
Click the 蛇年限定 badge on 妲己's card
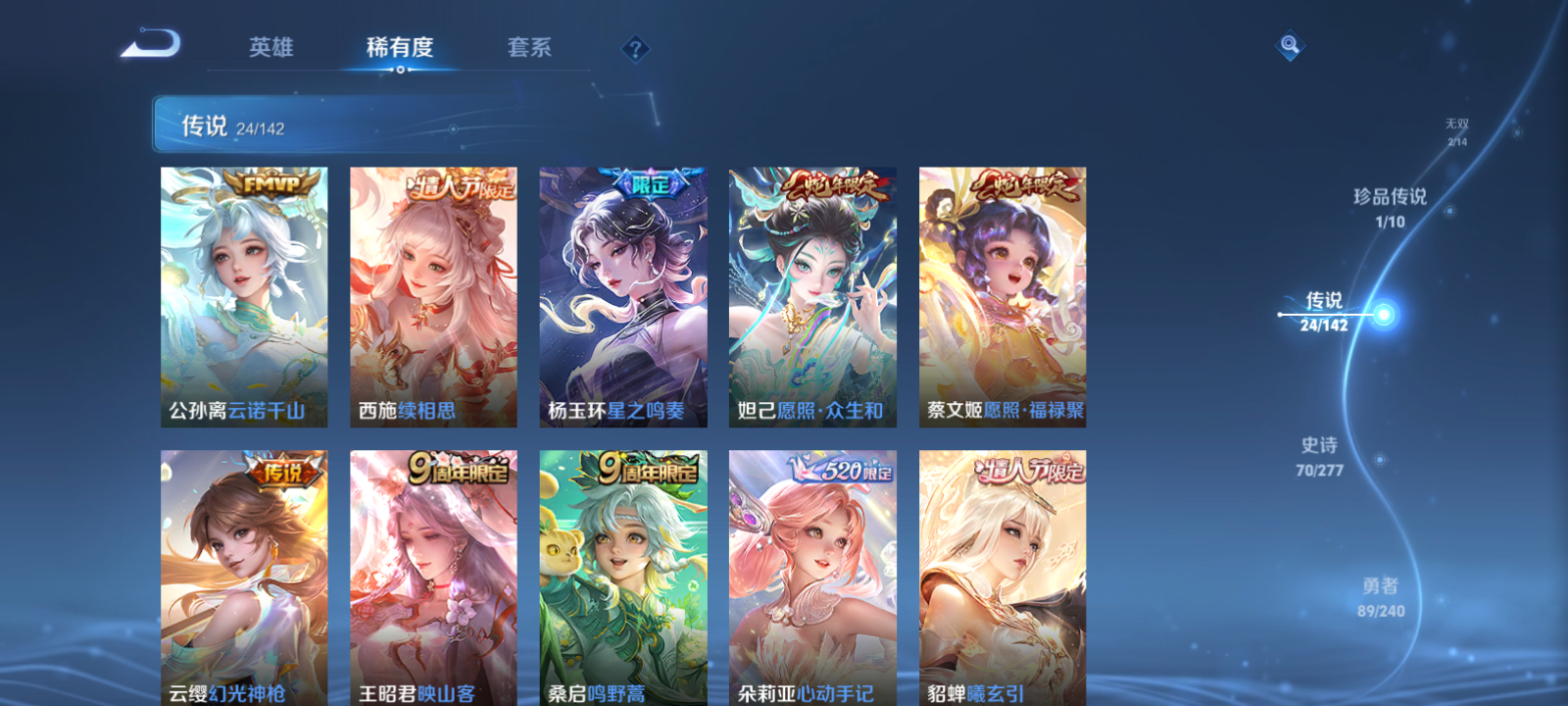pyautogui.click(x=836, y=182)
